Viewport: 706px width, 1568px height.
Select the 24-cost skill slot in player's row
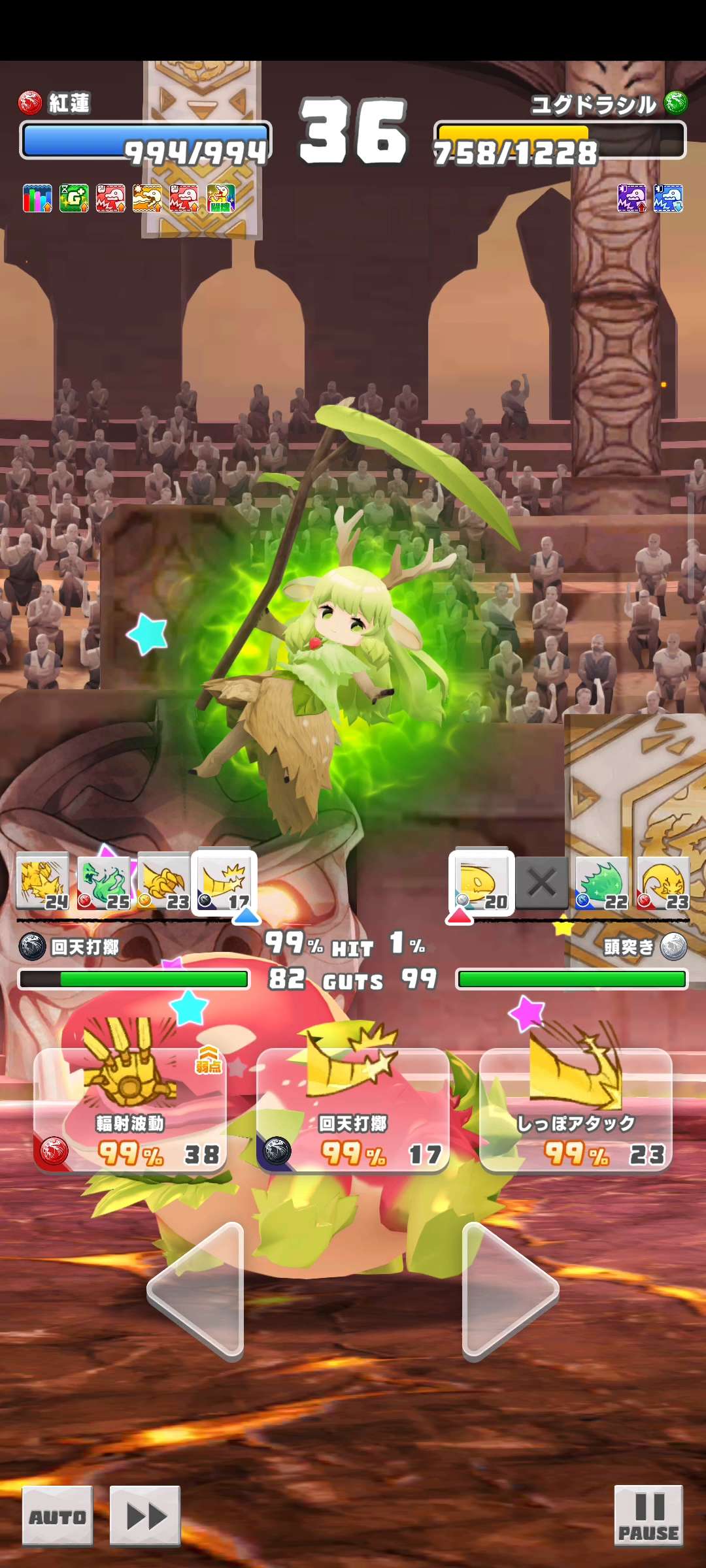coord(42,883)
